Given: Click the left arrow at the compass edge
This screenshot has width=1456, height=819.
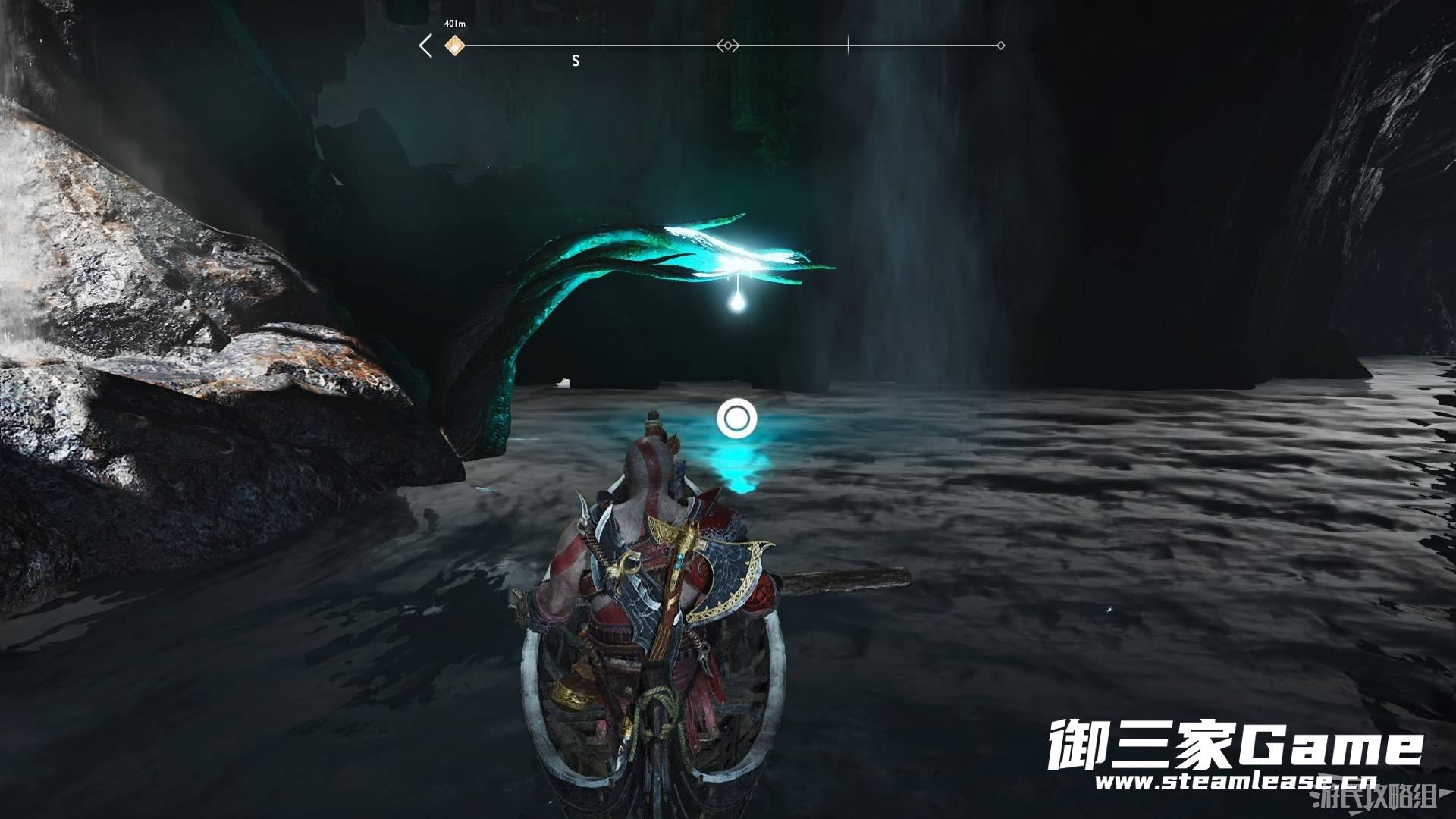Looking at the screenshot, I should tap(425, 46).
